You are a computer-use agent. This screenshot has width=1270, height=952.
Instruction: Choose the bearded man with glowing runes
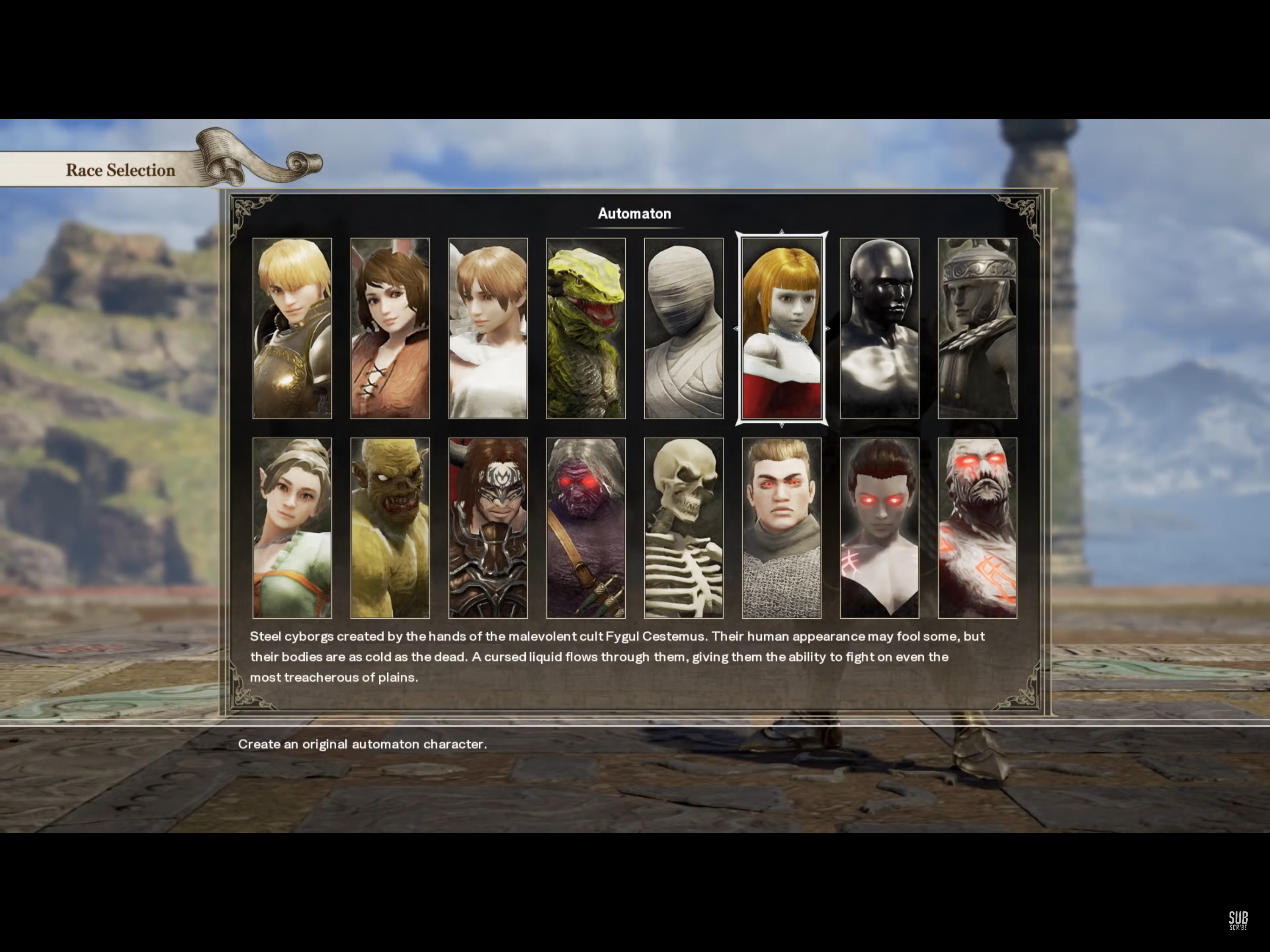pyautogui.click(x=977, y=528)
